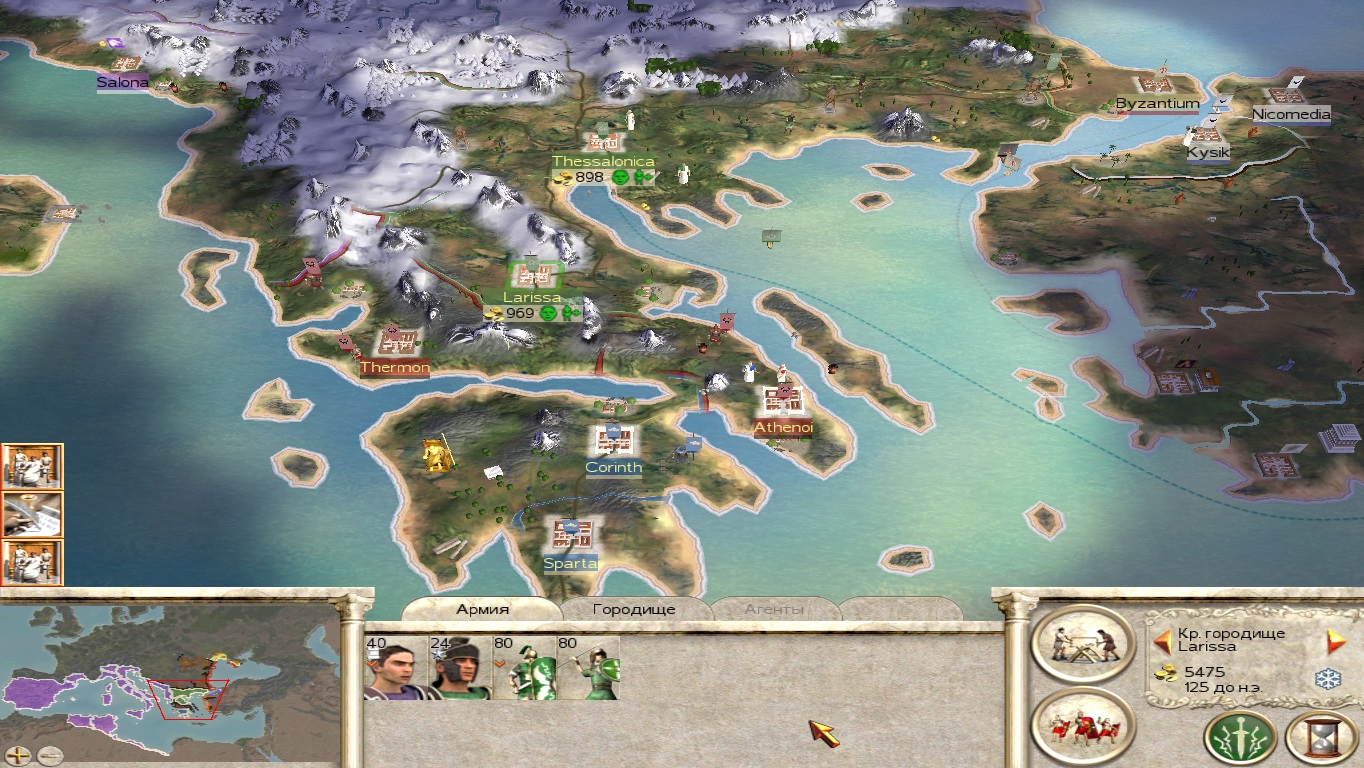Open the Городище tab
Screen dimensions: 1364x768
634,609
